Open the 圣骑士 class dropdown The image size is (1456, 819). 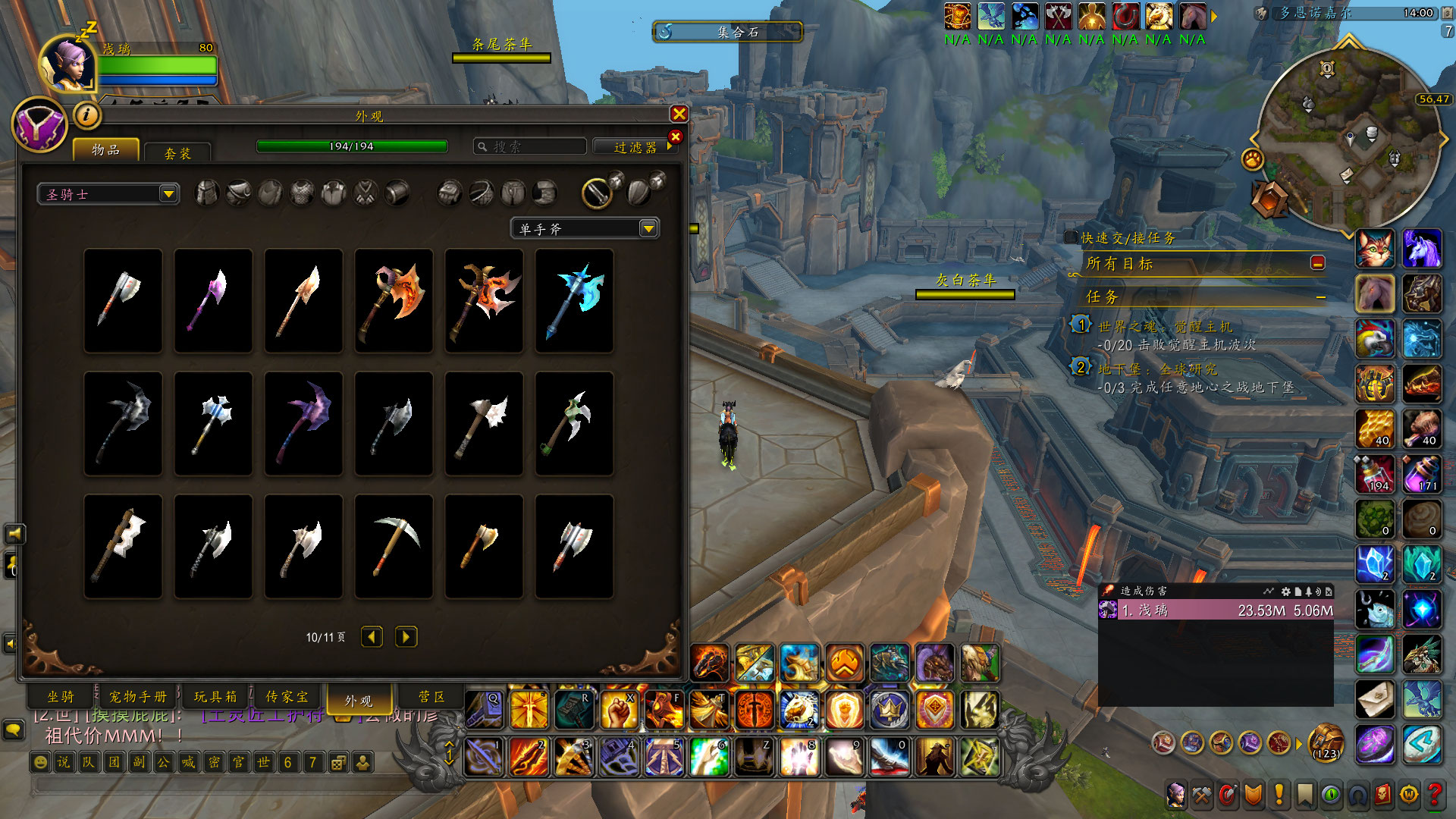point(108,194)
